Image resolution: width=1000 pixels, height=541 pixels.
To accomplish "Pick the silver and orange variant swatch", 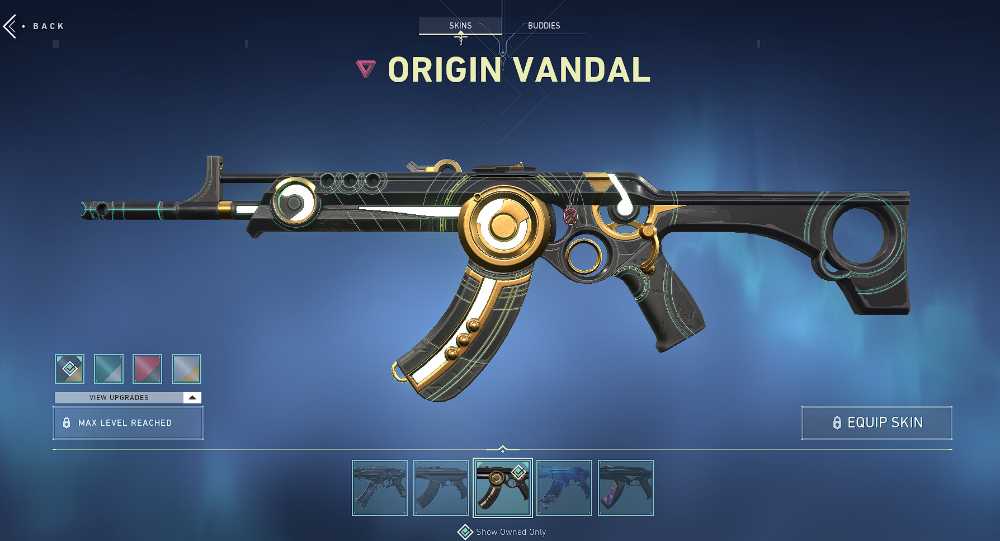I will click(186, 369).
